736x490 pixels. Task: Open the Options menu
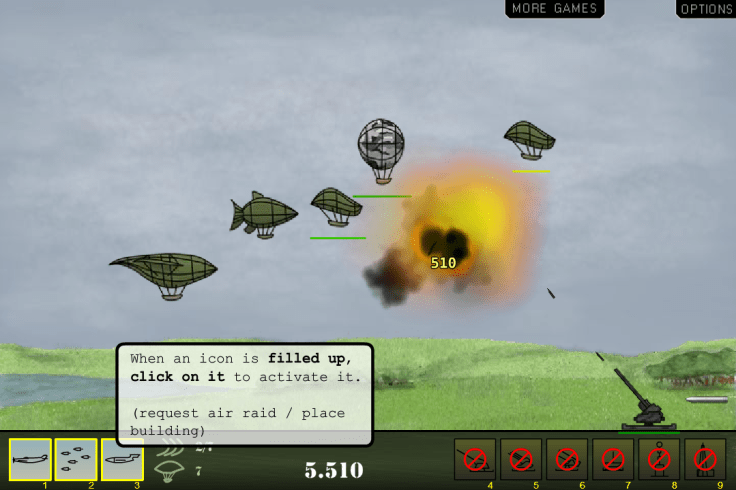point(706,9)
